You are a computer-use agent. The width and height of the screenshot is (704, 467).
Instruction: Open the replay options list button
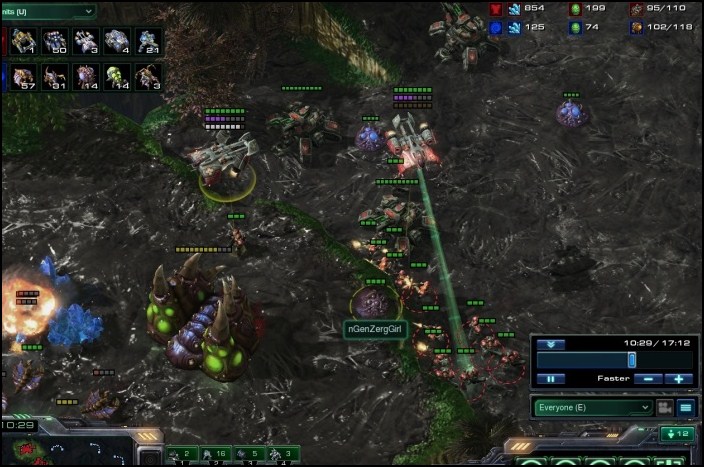[686, 407]
